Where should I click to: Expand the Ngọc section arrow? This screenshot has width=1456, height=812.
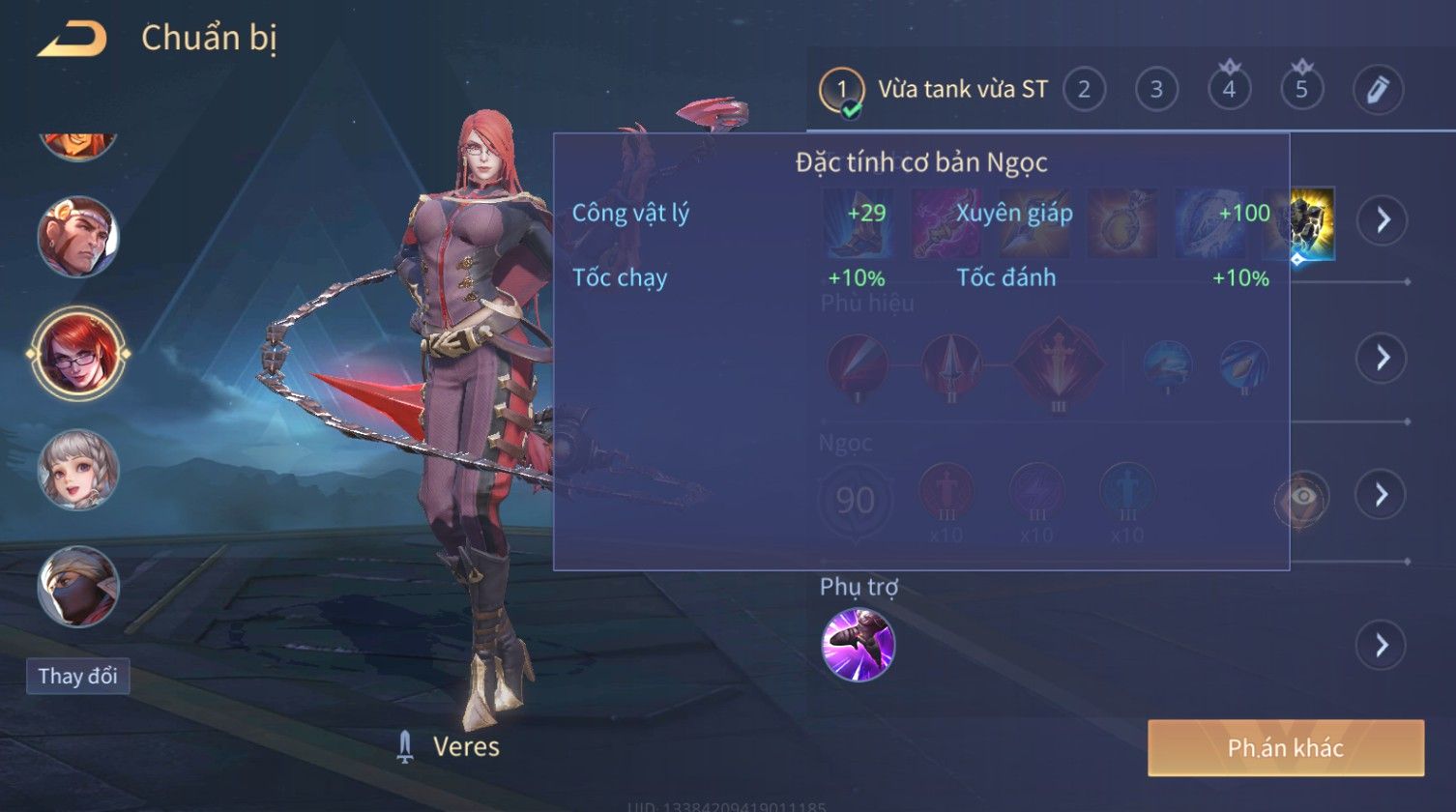(x=1383, y=495)
